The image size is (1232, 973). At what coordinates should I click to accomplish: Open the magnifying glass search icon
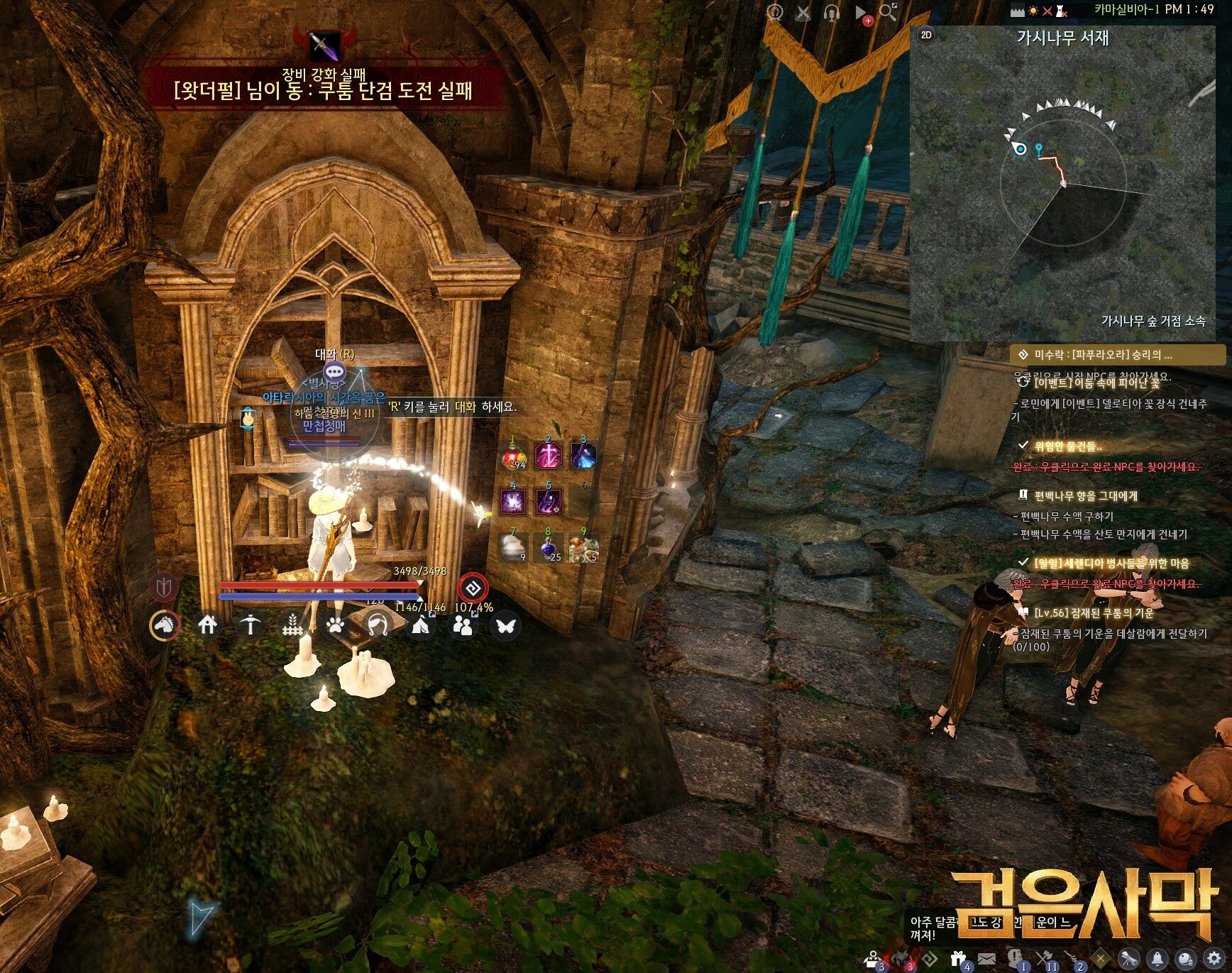(887, 12)
